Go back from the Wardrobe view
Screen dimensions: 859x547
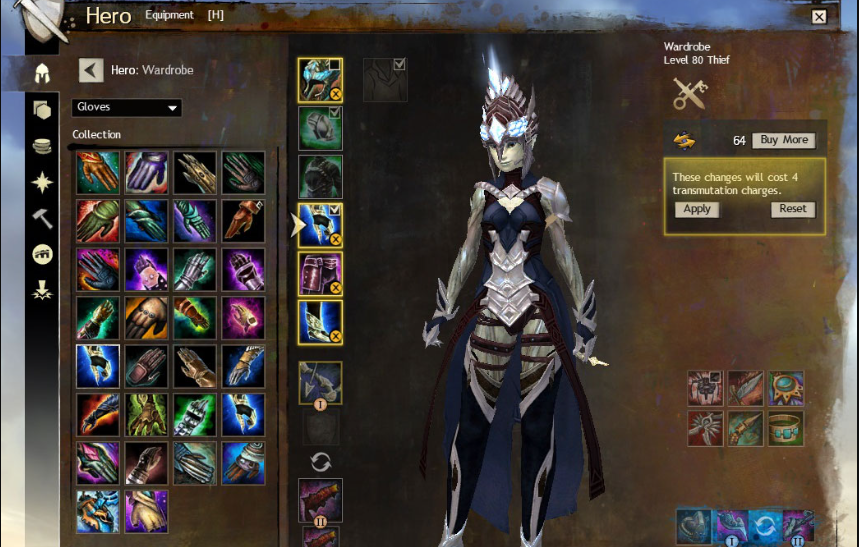pyautogui.click(x=91, y=70)
